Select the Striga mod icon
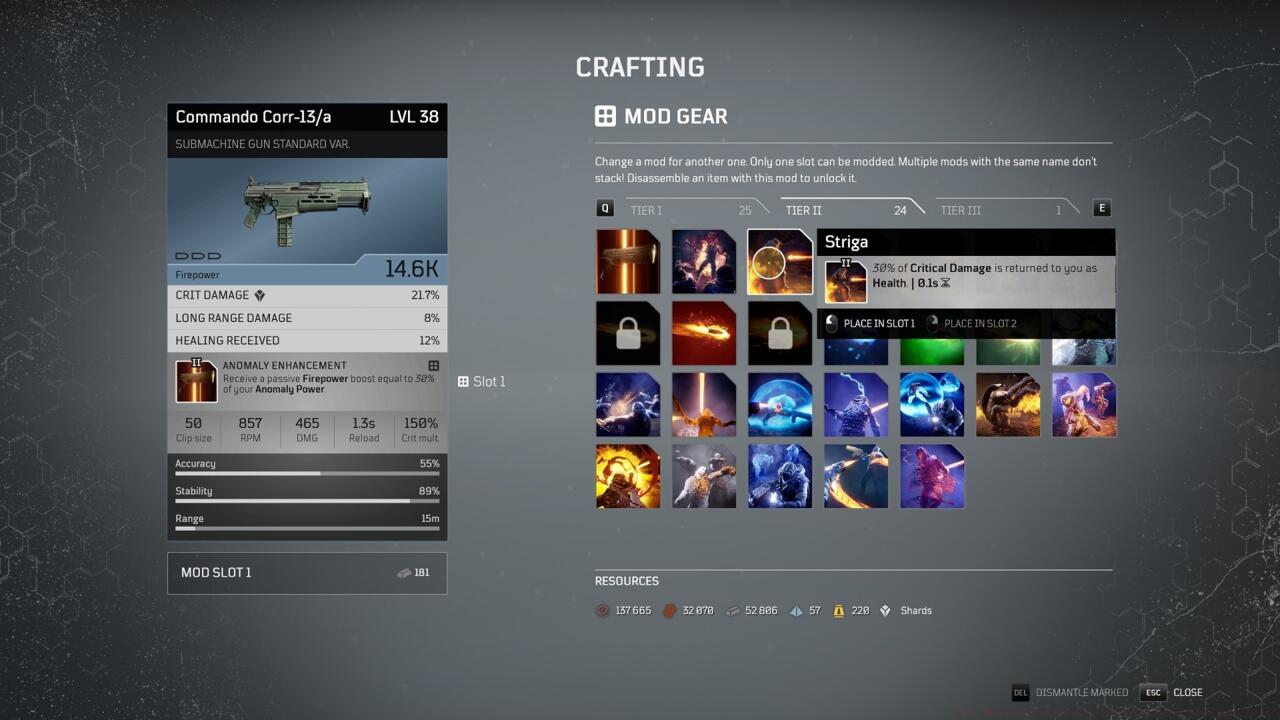The image size is (1280, 720). (779, 261)
